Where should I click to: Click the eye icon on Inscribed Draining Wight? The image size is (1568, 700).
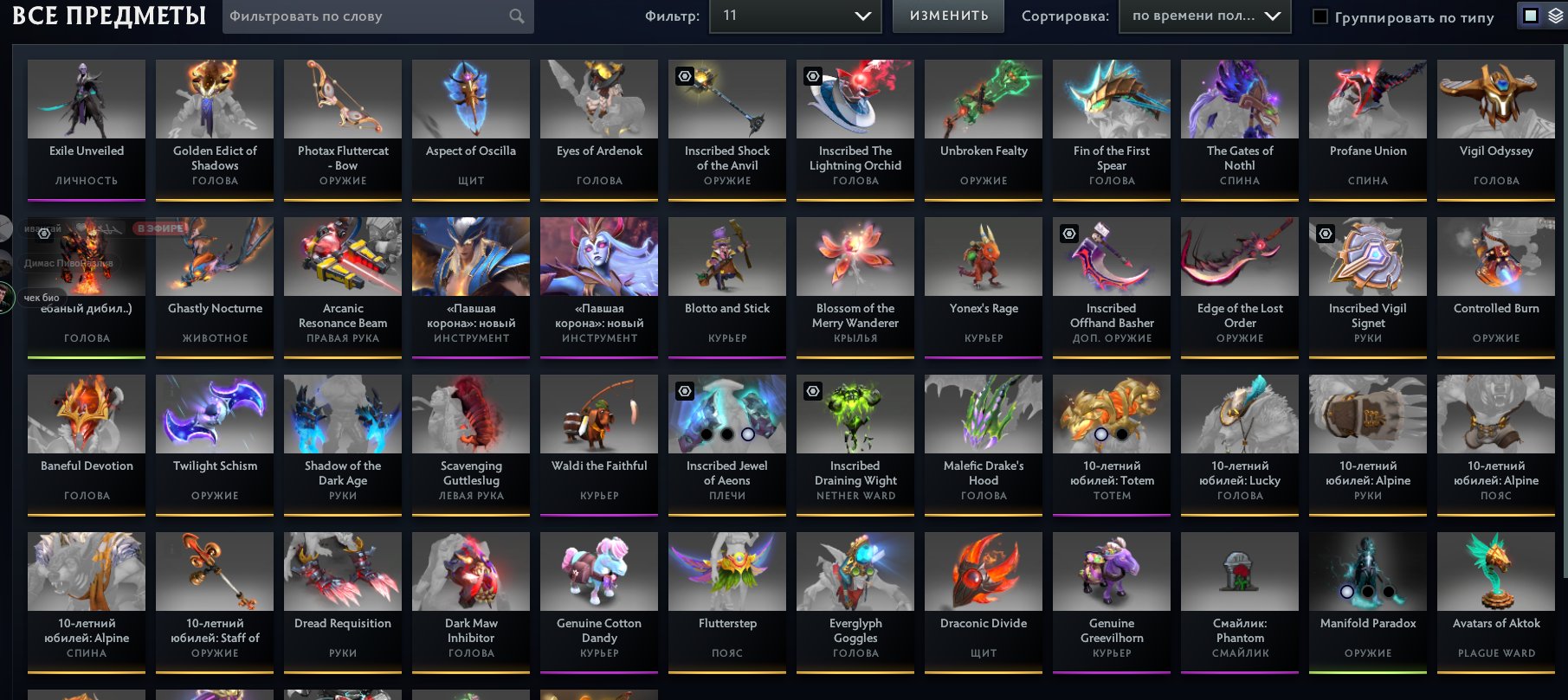tap(811, 391)
